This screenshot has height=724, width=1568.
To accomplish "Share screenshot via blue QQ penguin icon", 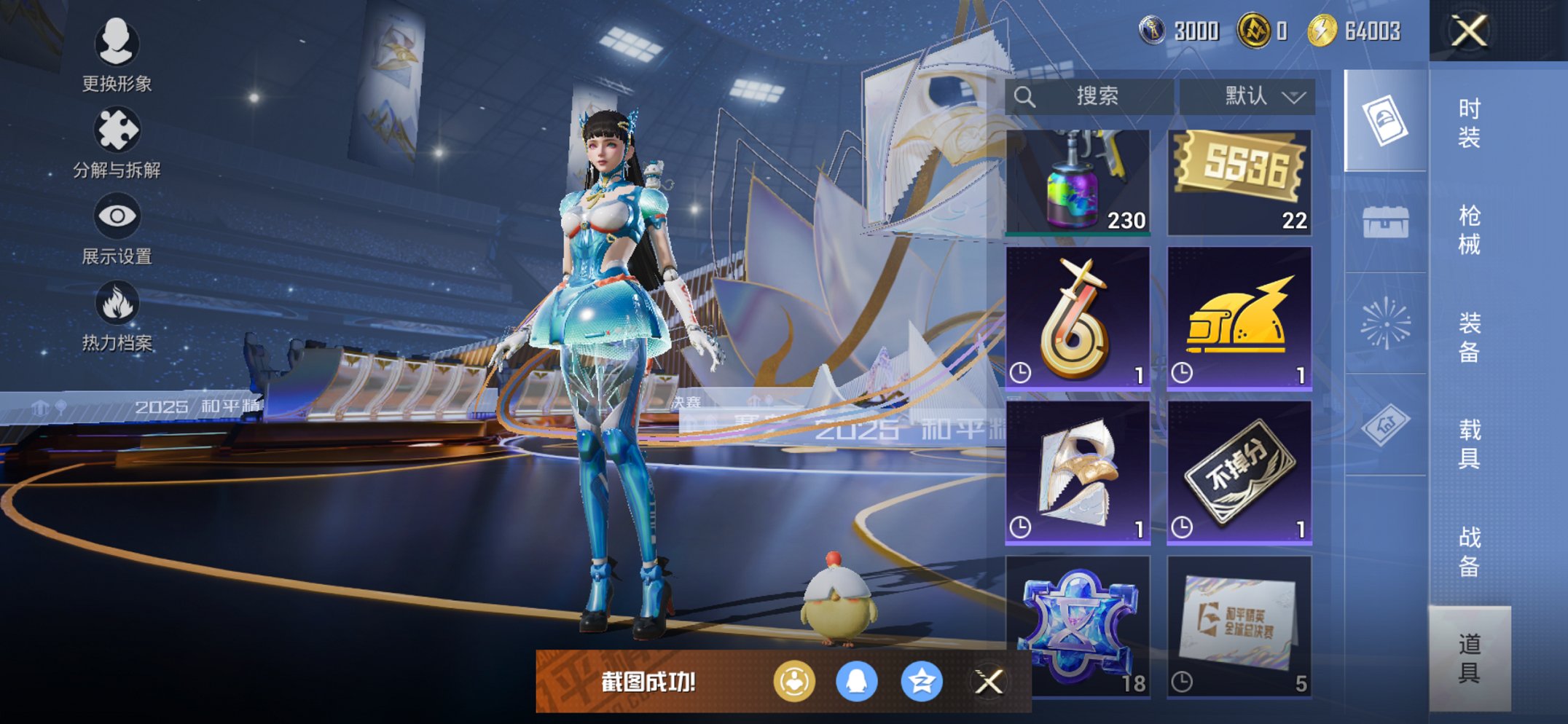I will pos(856,682).
